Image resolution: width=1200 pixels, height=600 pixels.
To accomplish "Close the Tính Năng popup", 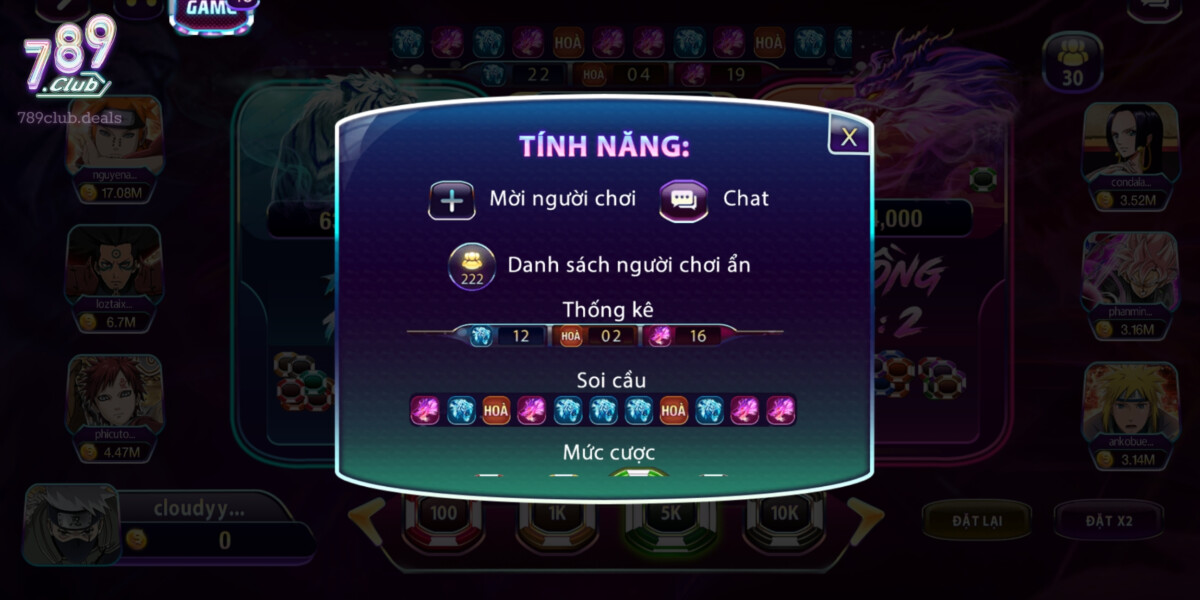I will click(849, 137).
